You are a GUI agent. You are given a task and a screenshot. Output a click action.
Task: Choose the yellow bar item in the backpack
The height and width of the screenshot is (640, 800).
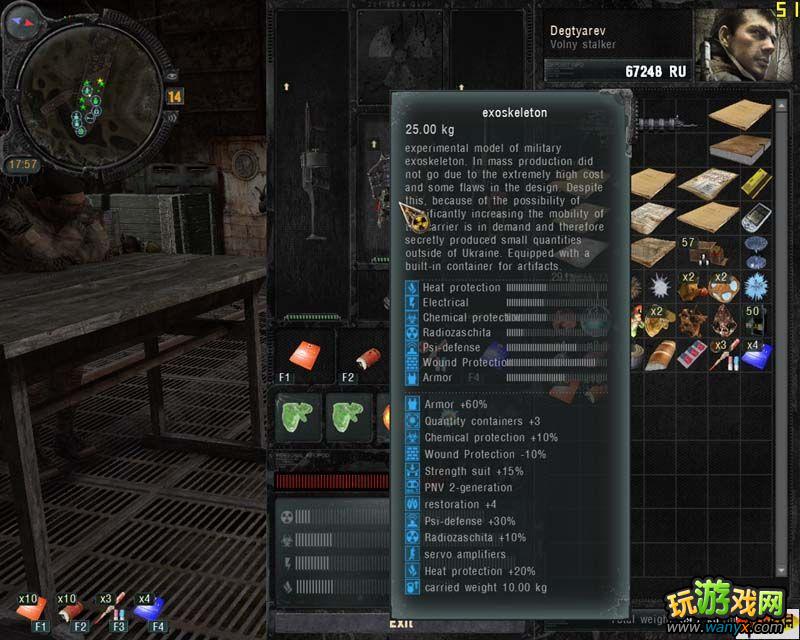click(x=757, y=183)
